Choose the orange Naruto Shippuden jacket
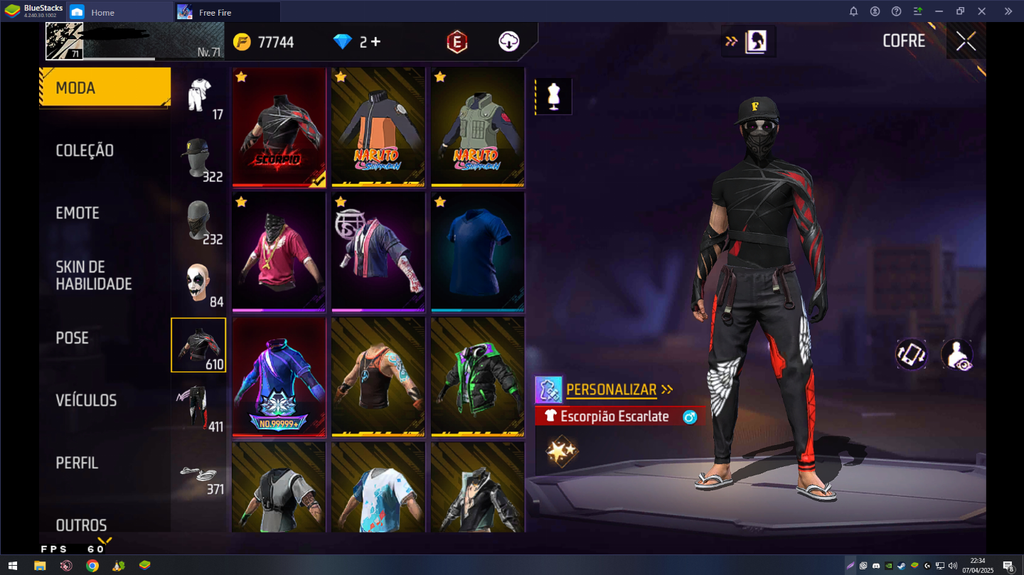Viewport: 1024px width, 575px height. [x=378, y=127]
